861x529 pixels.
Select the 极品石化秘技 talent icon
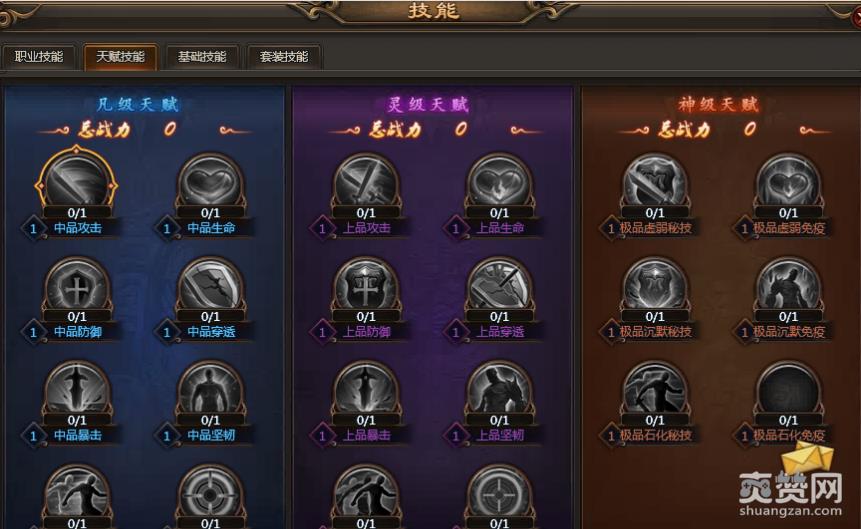pyautogui.click(x=655, y=391)
